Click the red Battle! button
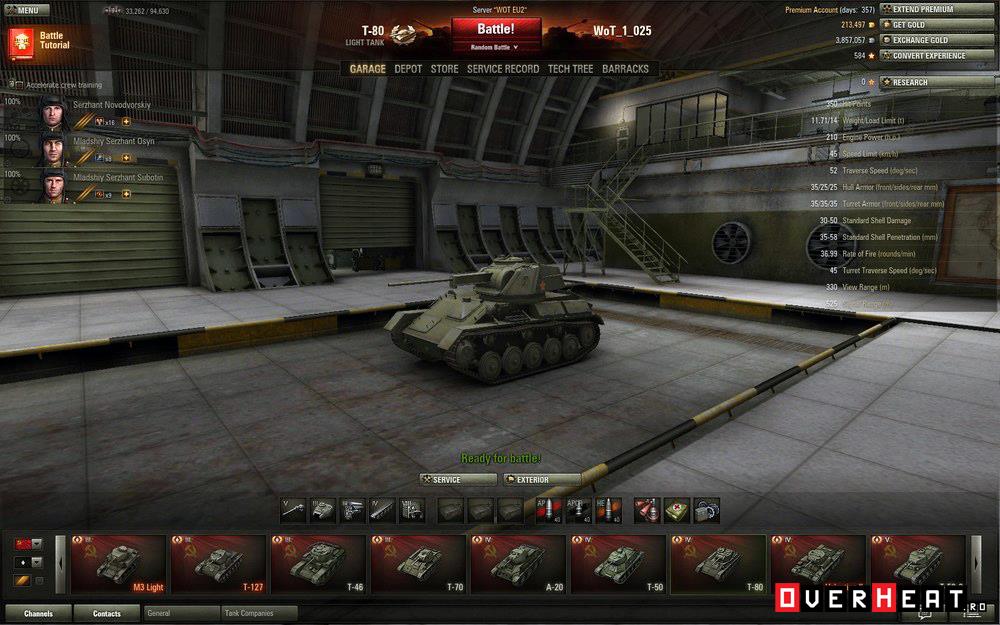This screenshot has width=1000, height=625. tap(496, 28)
